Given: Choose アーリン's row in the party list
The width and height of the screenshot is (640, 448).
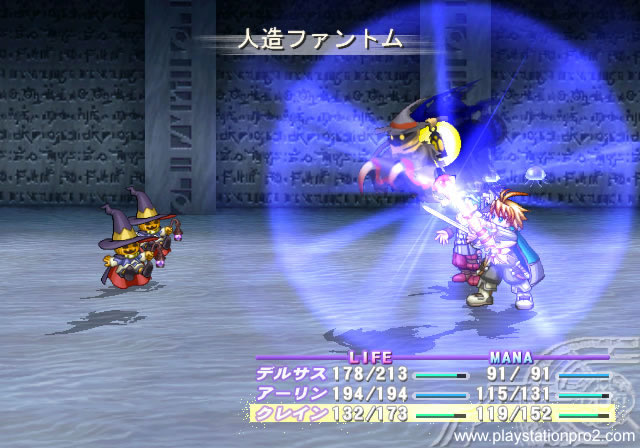Looking at the screenshot, I should click(290, 394).
